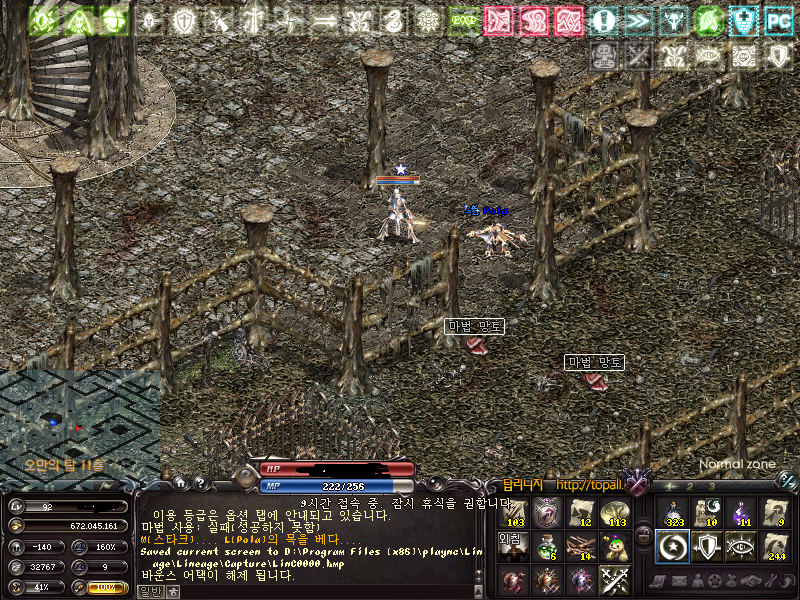This screenshot has width=800, height=600.
Task: Activate the shield with arrows skill
Action: (x=707, y=545)
